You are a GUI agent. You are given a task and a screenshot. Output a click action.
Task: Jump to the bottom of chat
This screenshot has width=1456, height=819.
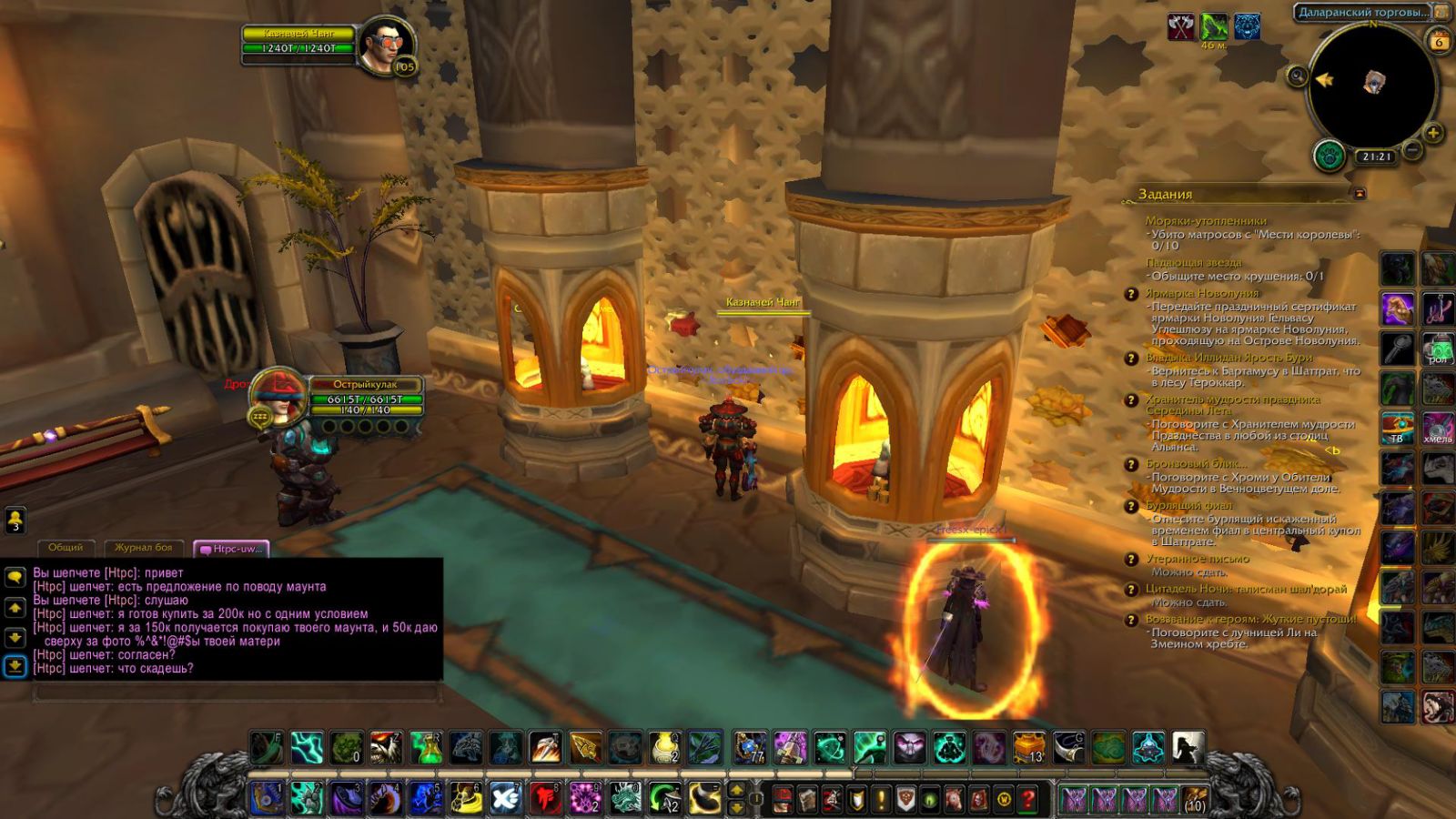(15, 666)
